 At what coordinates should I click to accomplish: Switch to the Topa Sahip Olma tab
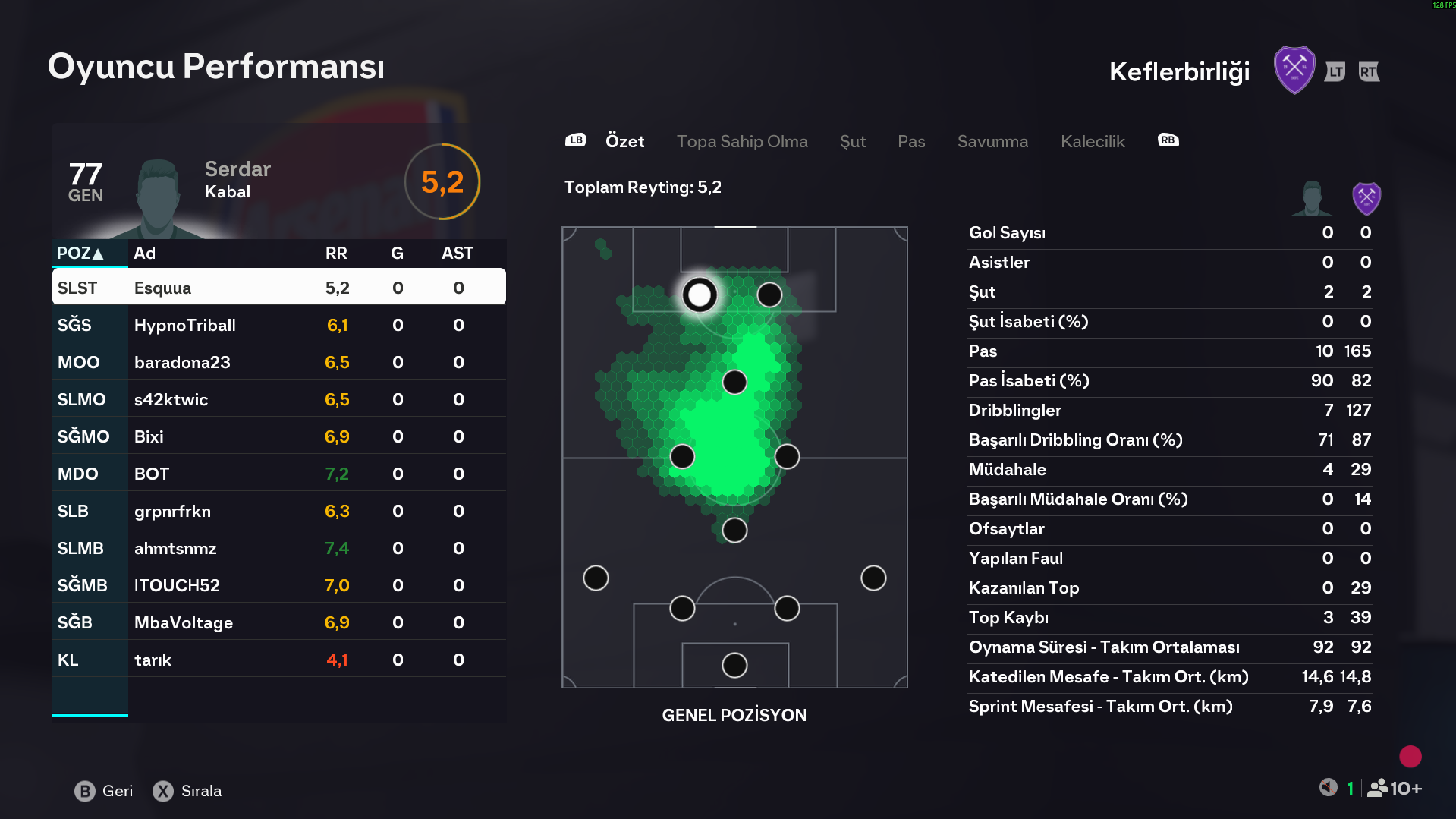[x=741, y=142]
